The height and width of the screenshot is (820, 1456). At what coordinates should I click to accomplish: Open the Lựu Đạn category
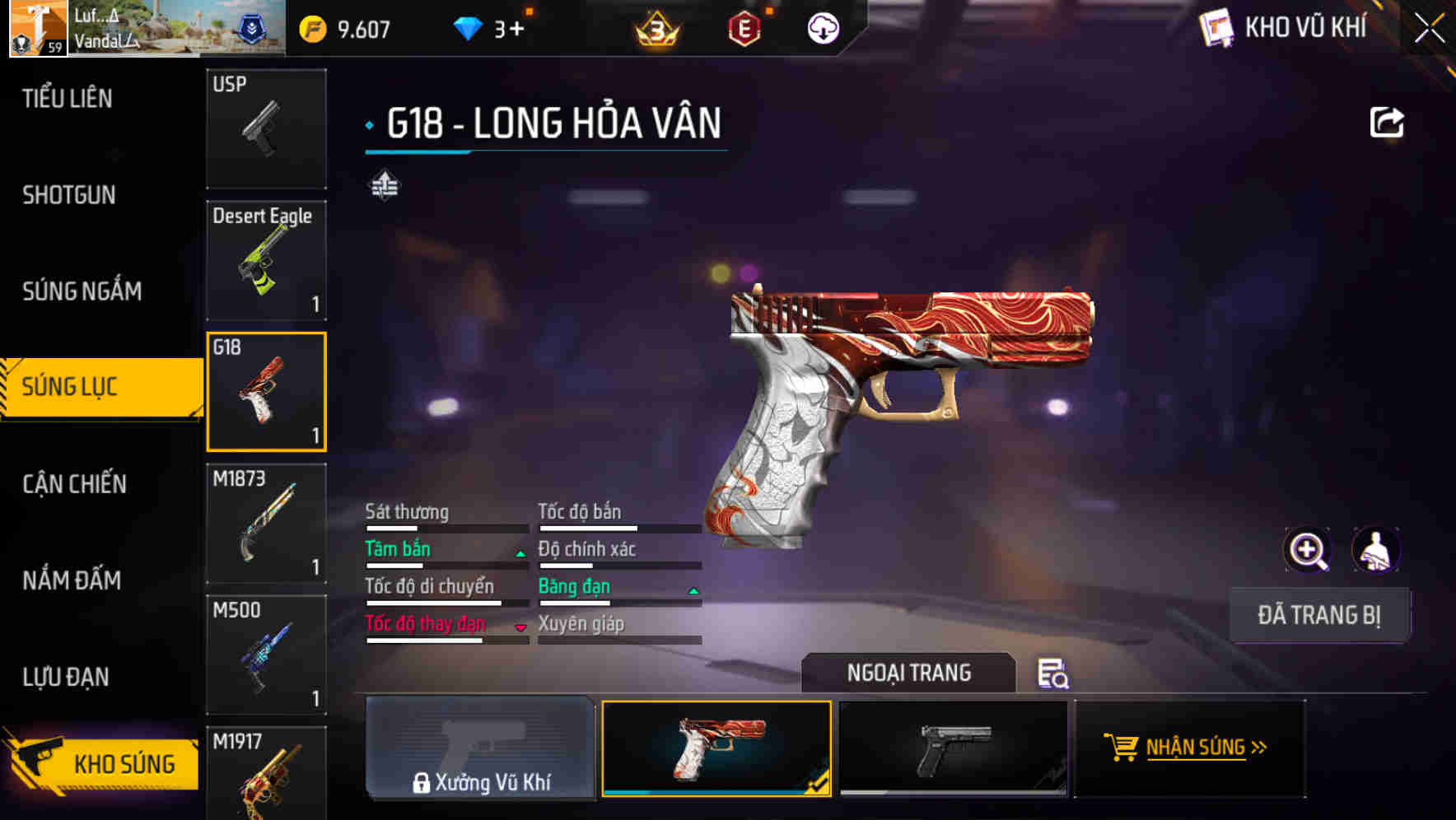pyautogui.click(x=66, y=677)
